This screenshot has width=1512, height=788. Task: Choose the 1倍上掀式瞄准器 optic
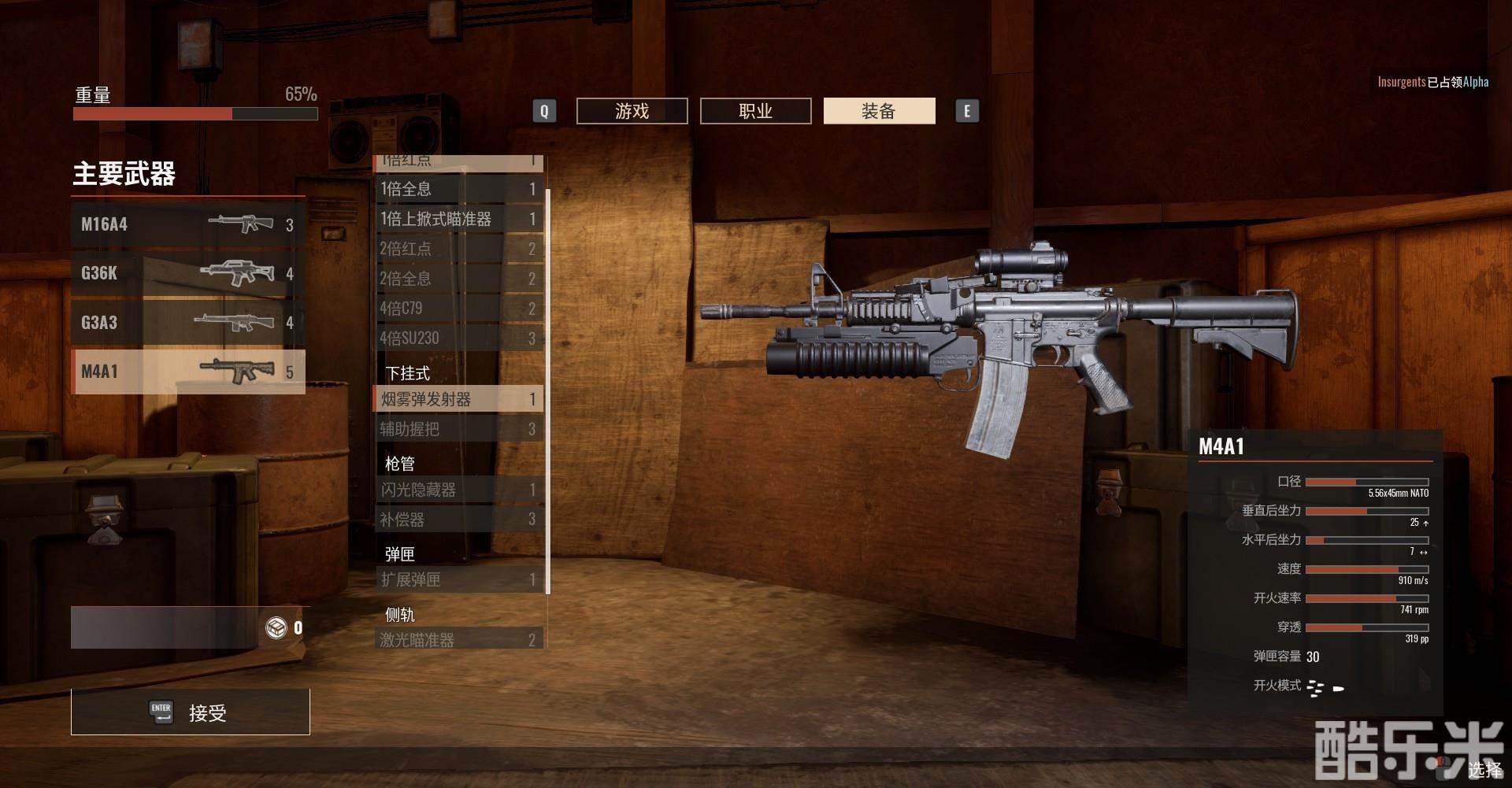[x=458, y=219]
